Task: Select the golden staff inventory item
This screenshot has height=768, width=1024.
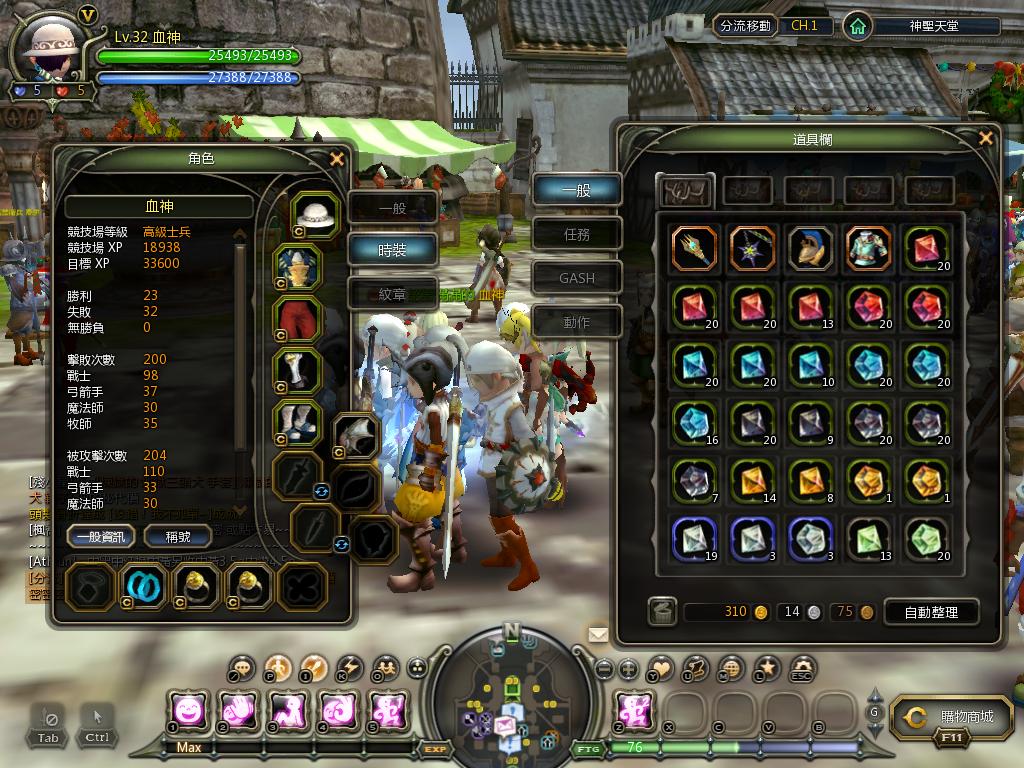Action: click(x=694, y=248)
